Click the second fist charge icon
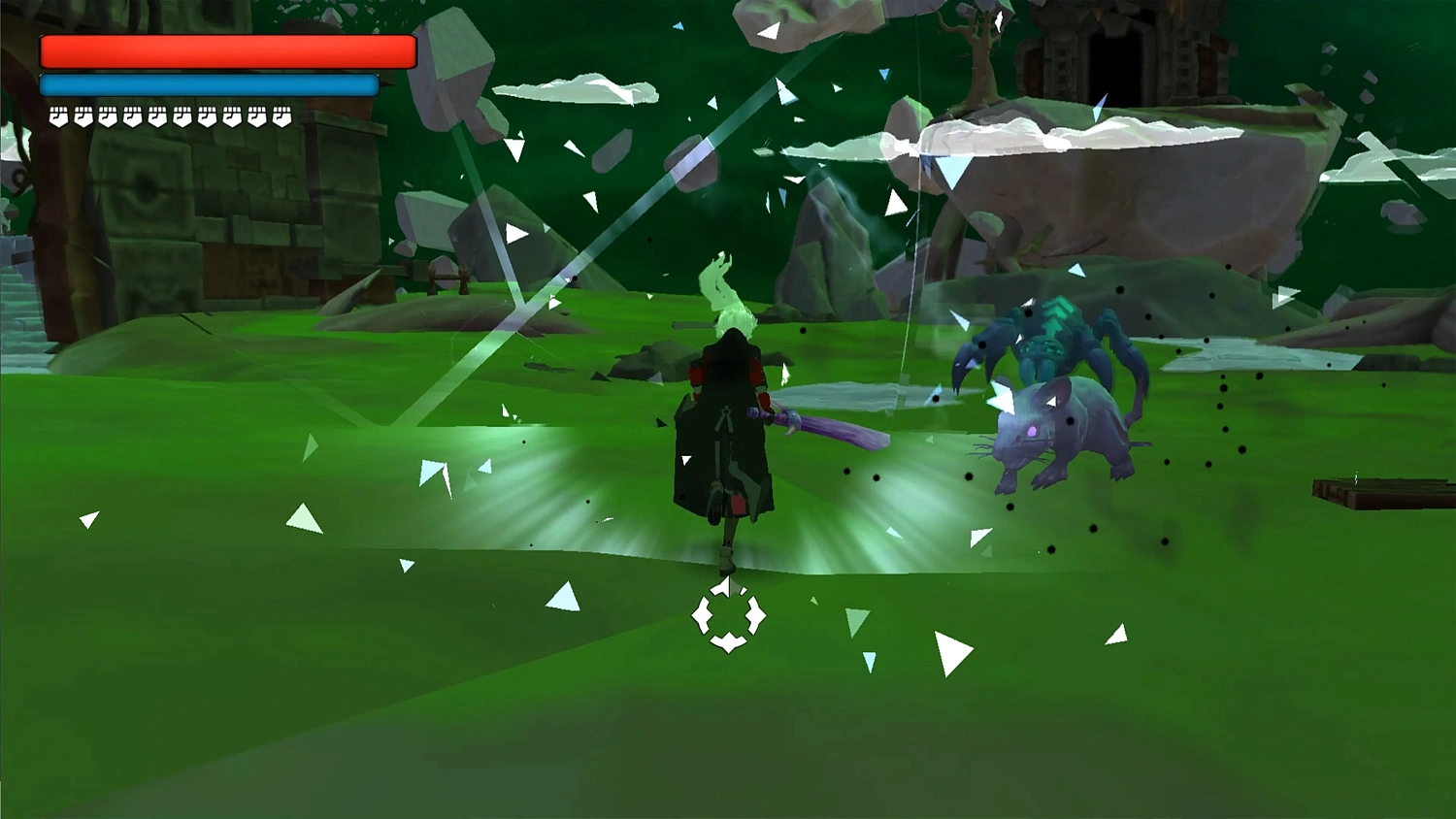The image size is (1456, 819). [x=83, y=115]
